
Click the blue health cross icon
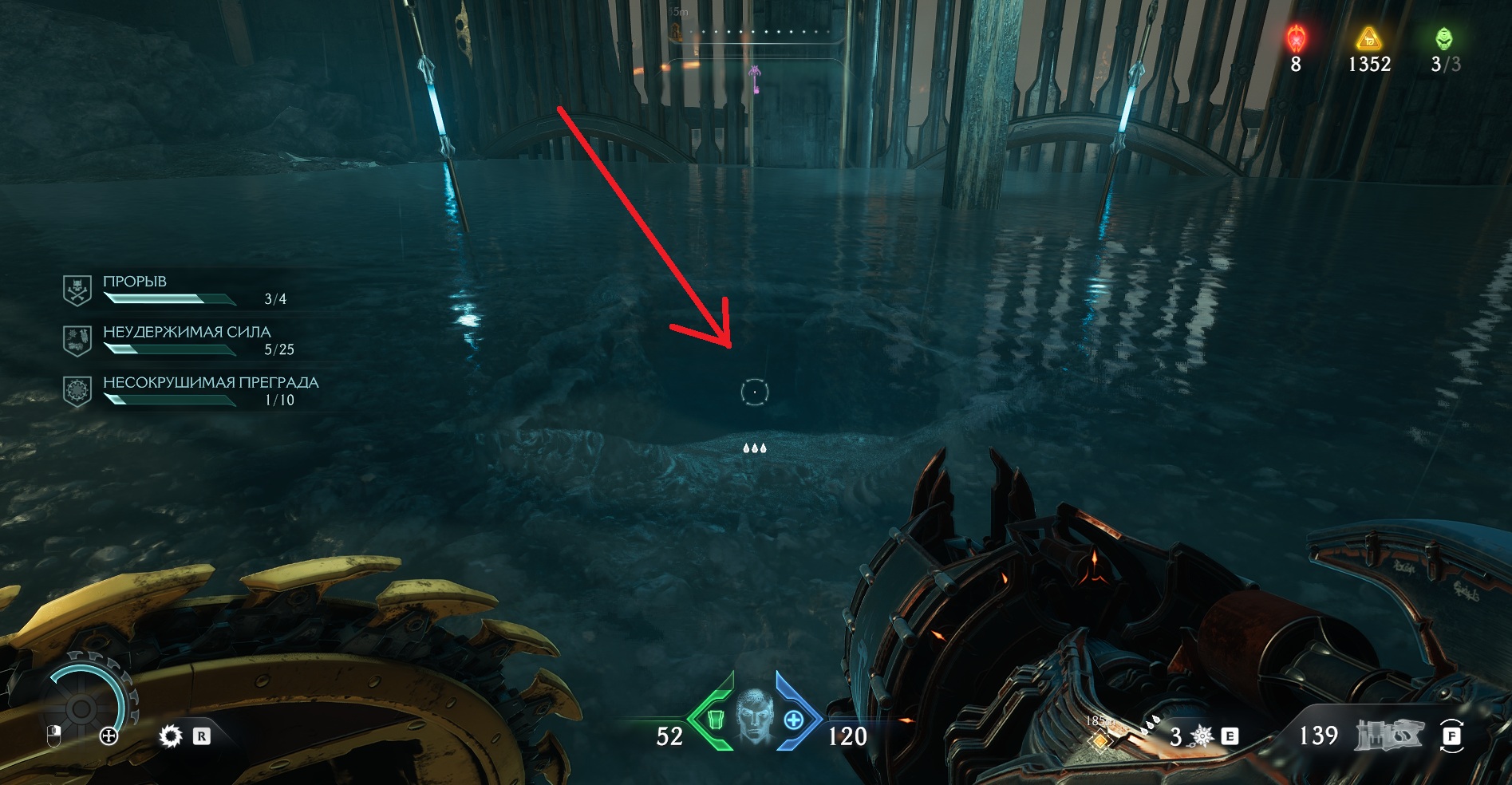(793, 720)
